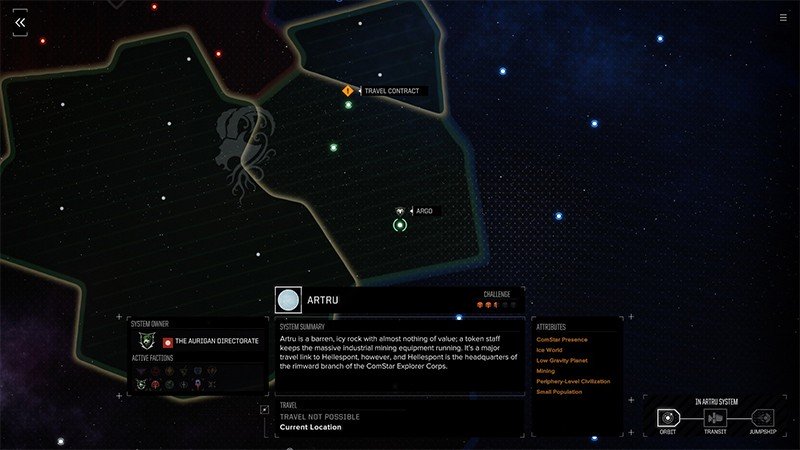Go back using the double-arrow button
The image size is (800, 450).
pos(20,22)
